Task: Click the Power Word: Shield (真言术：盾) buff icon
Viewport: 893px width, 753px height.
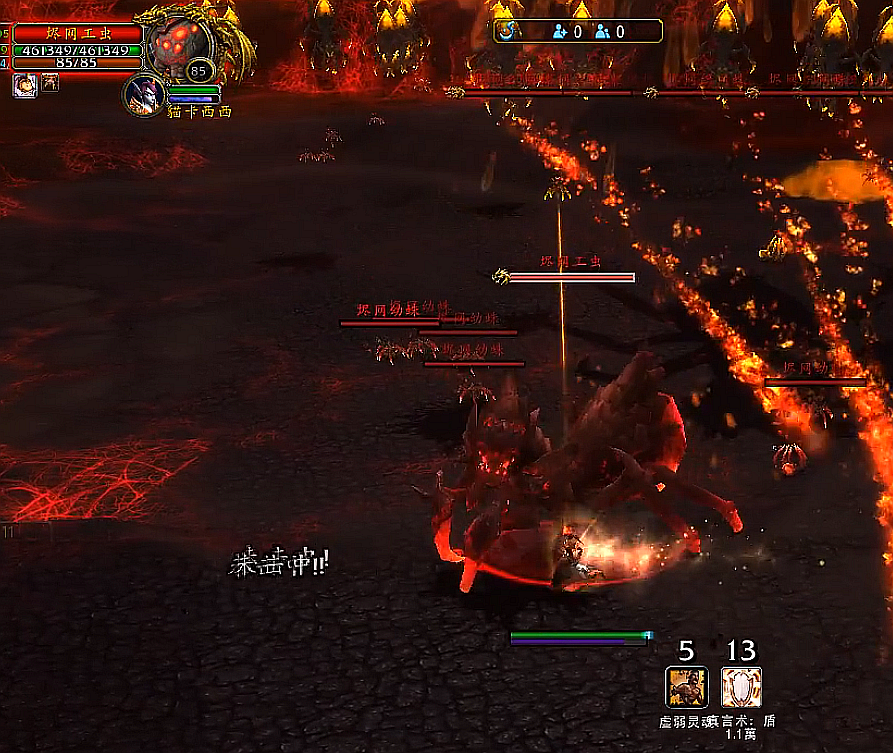Action: (x=741, y=688)
